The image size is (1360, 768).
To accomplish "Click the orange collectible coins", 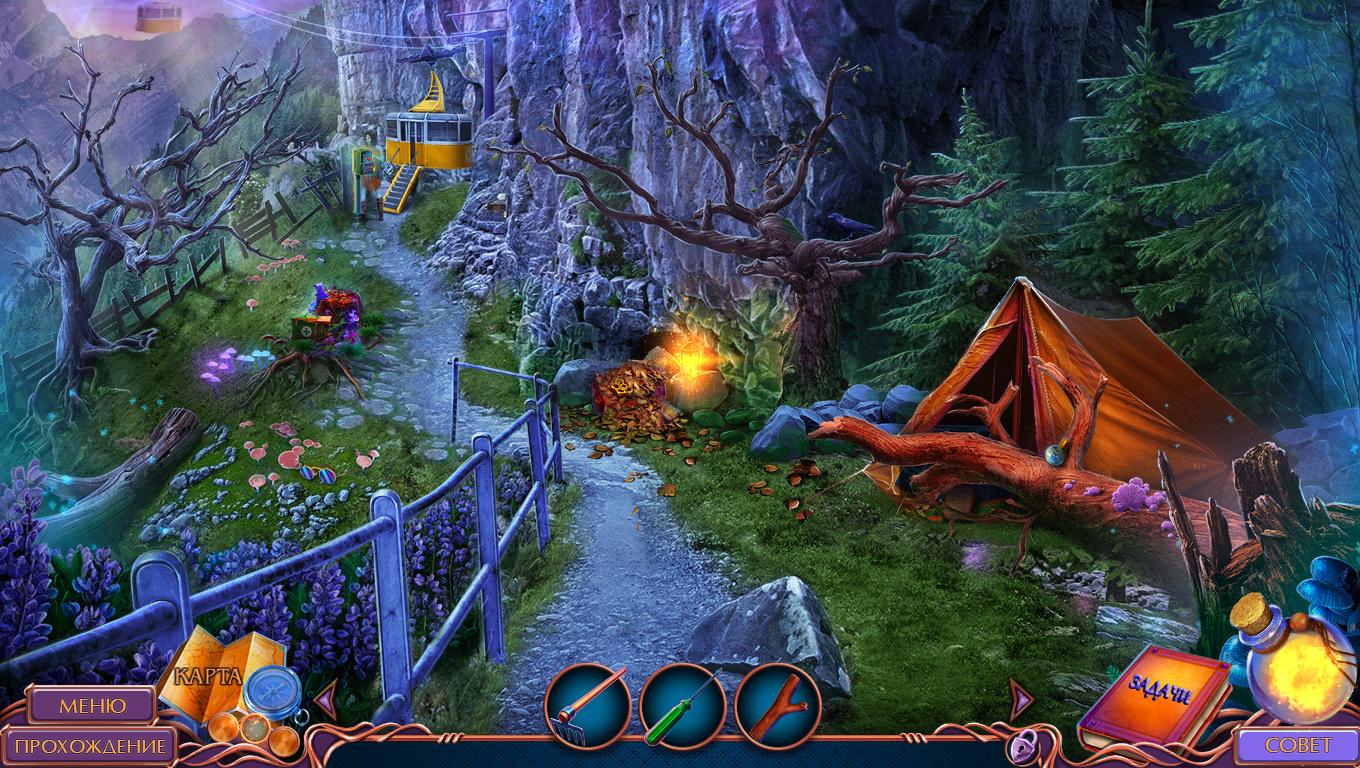I will click(x=253, y=731).
